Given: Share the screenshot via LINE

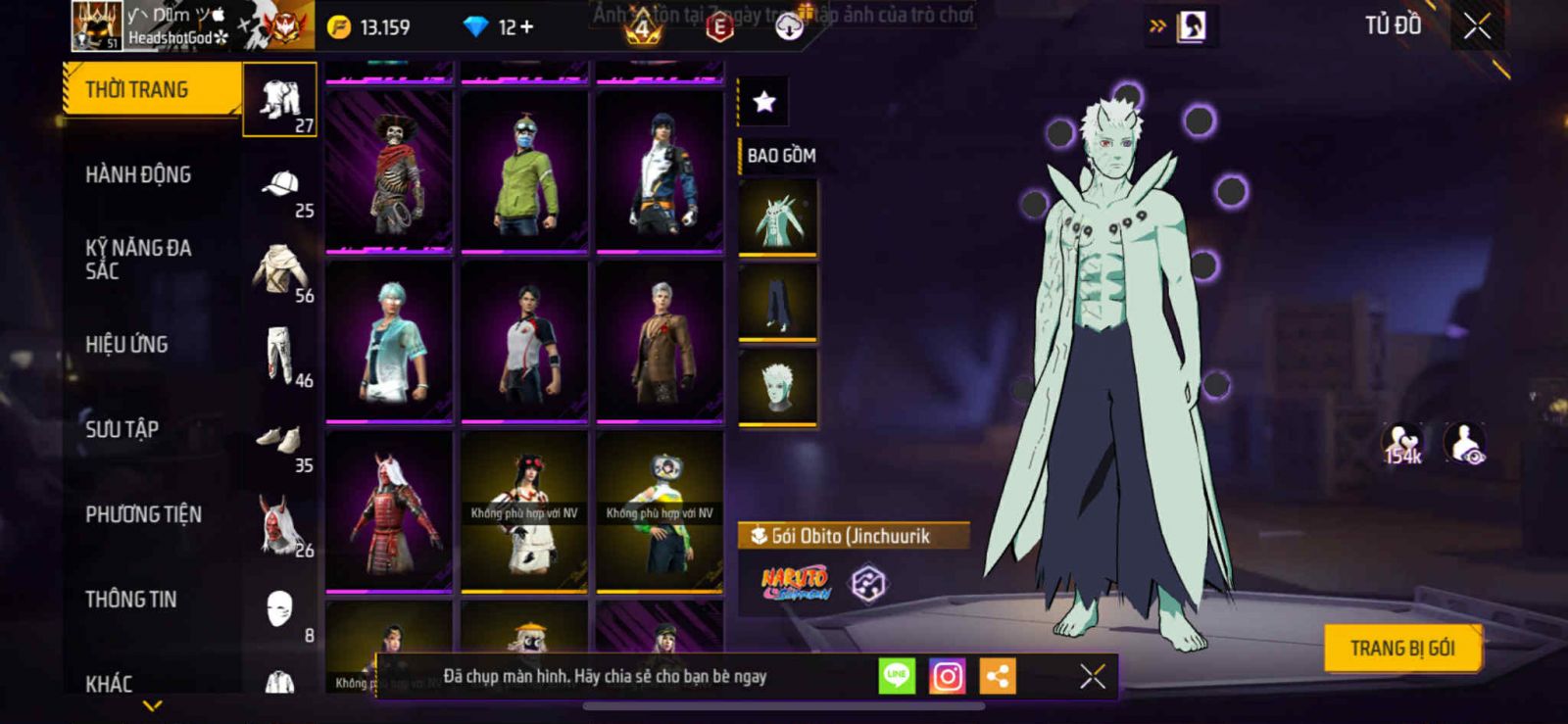Looking at the screenshot, I should 897,676.
